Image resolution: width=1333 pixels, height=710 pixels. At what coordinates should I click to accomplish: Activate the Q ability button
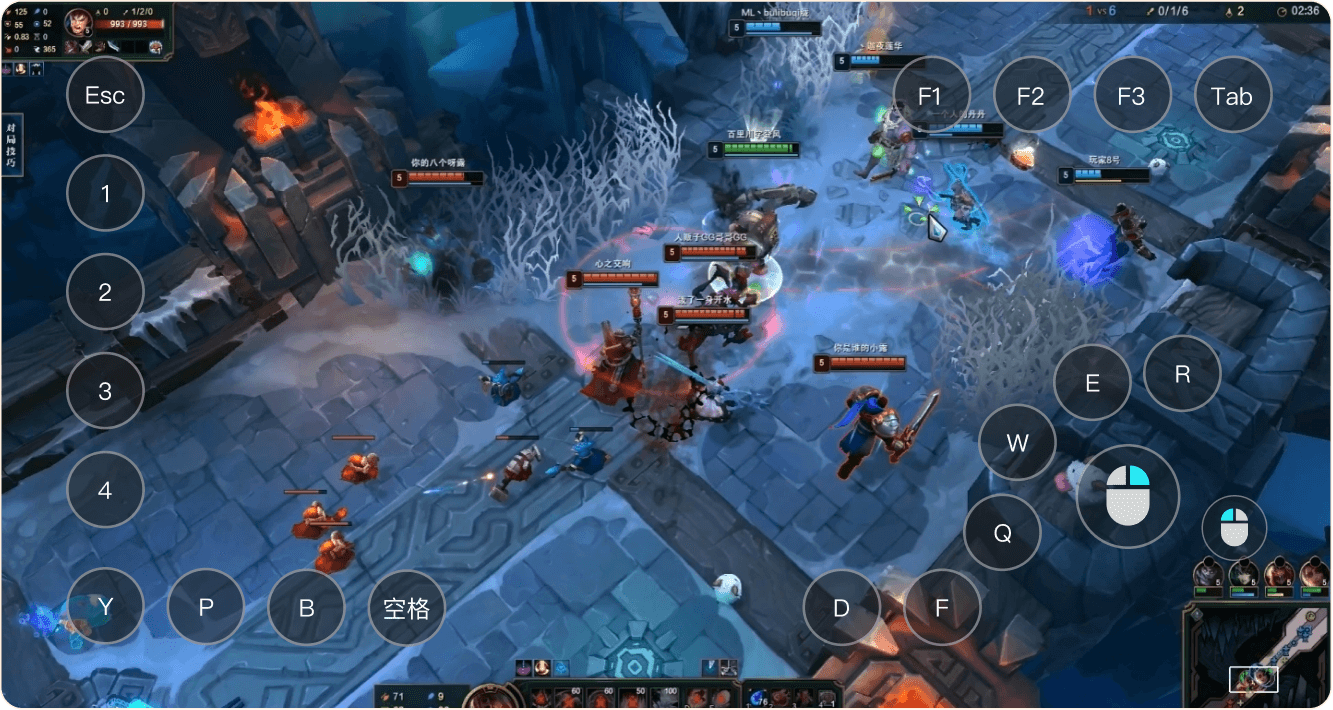[x=1002, y=533]
